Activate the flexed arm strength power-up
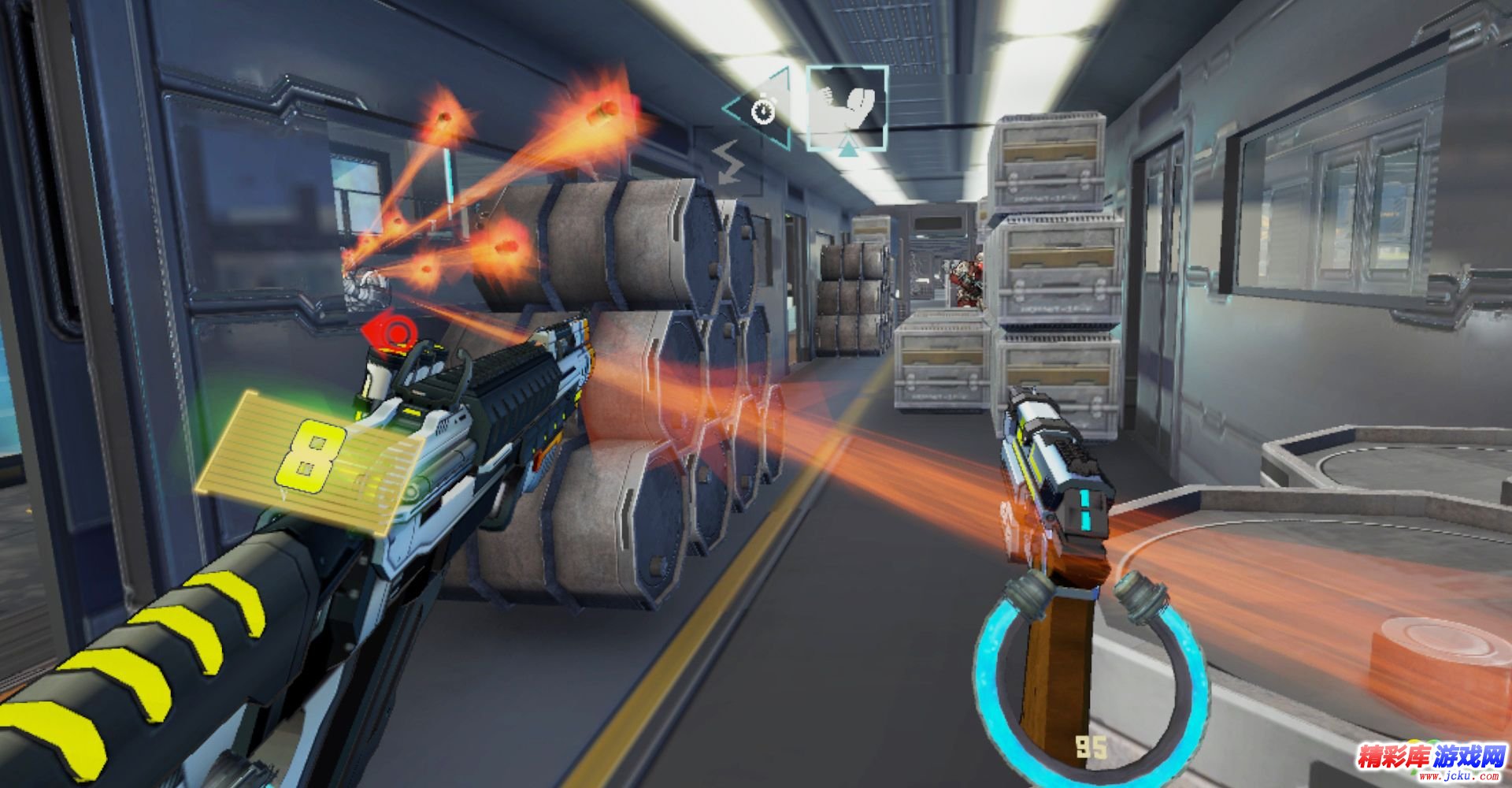1512x788 pixels. (847, 106)
